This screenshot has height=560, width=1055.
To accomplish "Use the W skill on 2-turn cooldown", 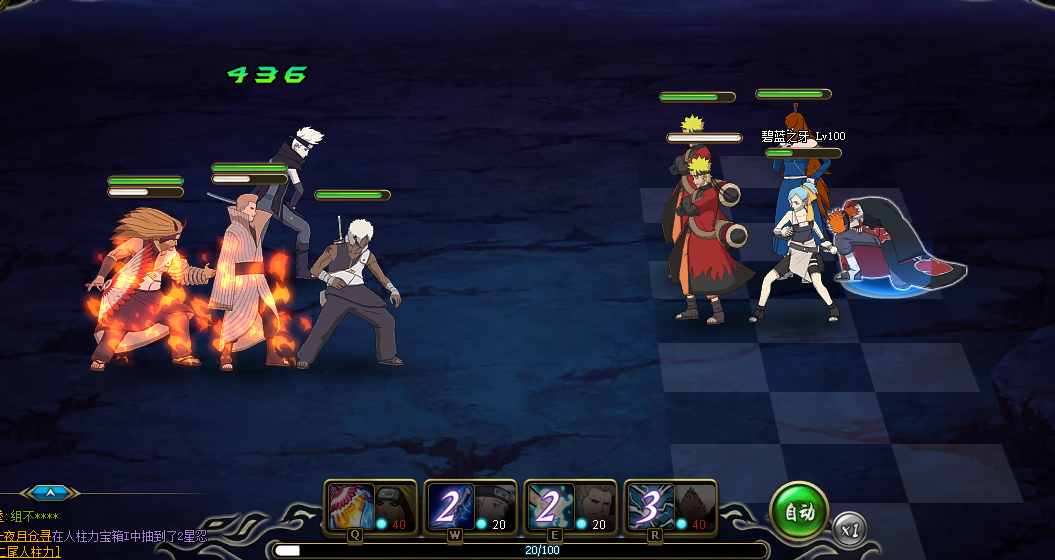I will (470, 507).
